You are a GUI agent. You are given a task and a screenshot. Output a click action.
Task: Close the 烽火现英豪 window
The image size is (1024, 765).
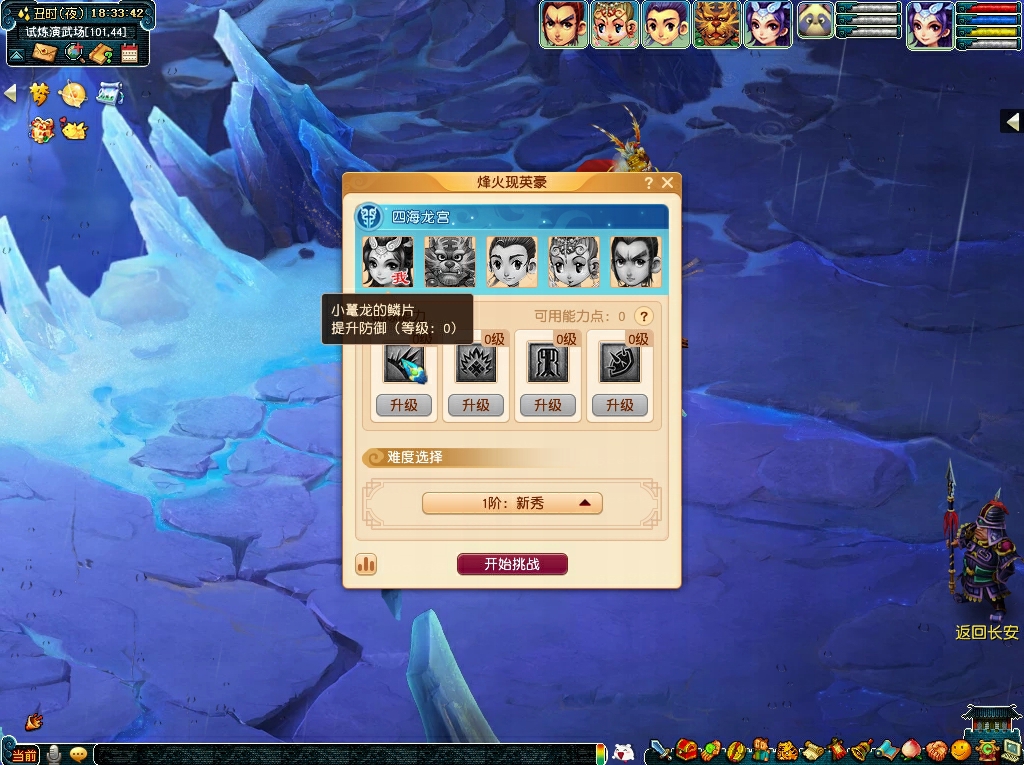pos(668,183)
